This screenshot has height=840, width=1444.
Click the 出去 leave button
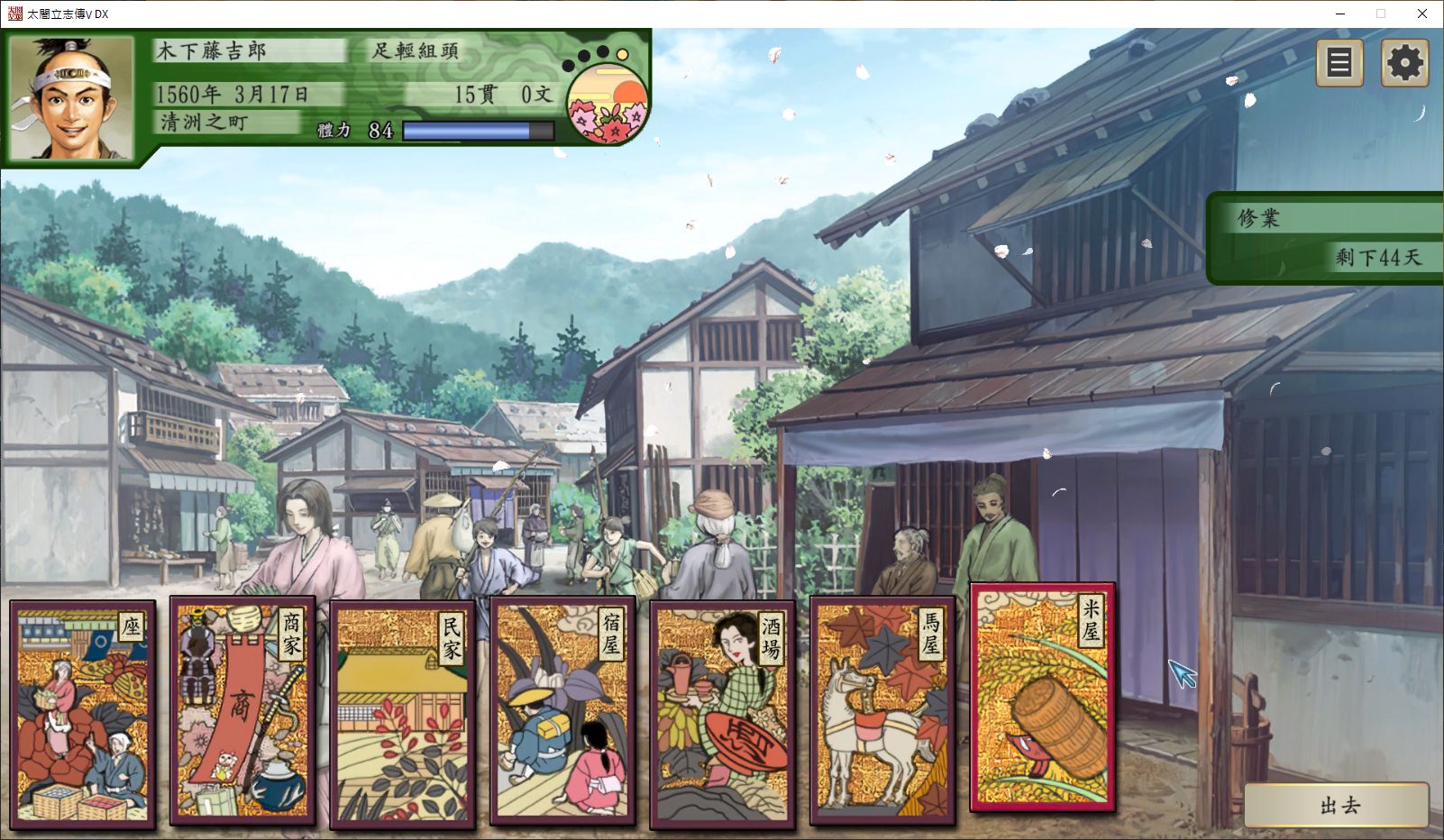1337,804
